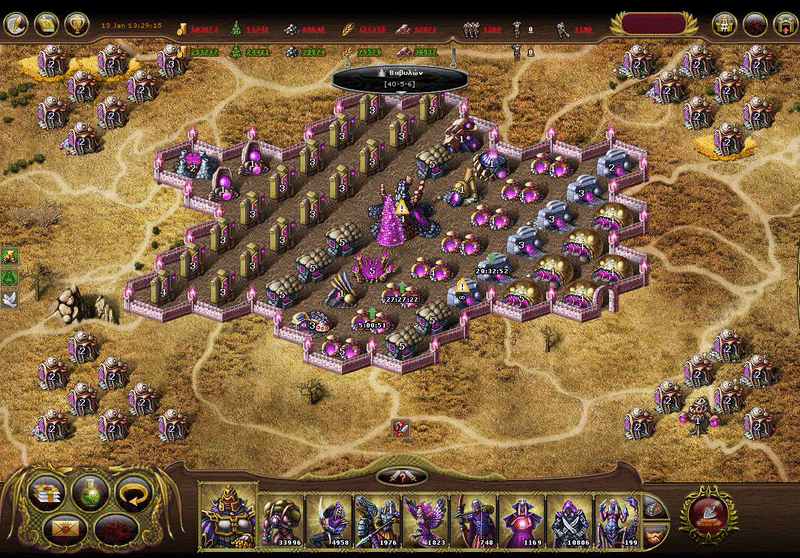
Task: Open the gold-figure icon on the left sidebar
Action: coord(10,256)
